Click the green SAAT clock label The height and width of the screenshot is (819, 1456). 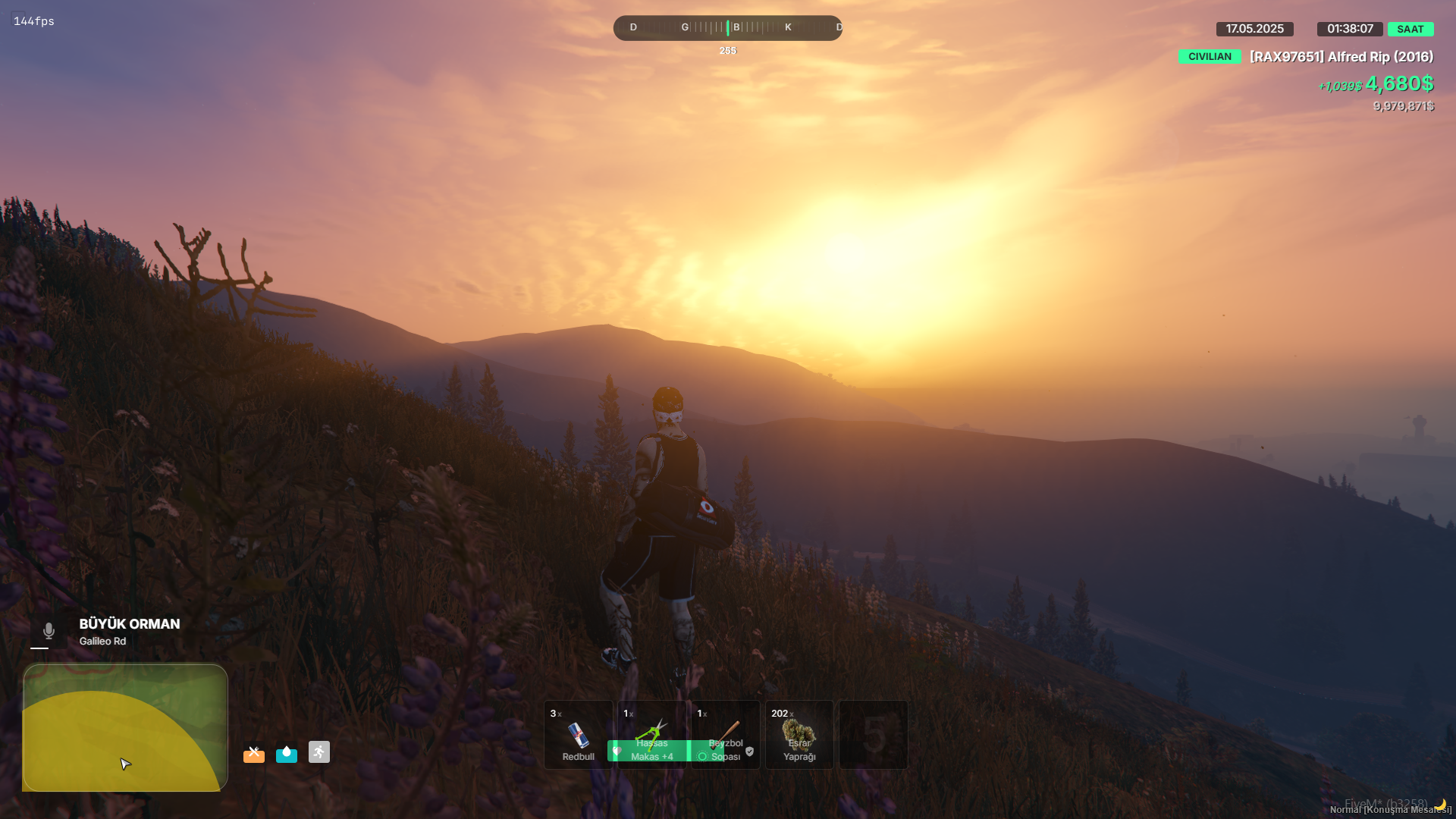(x=1410, y=30)
